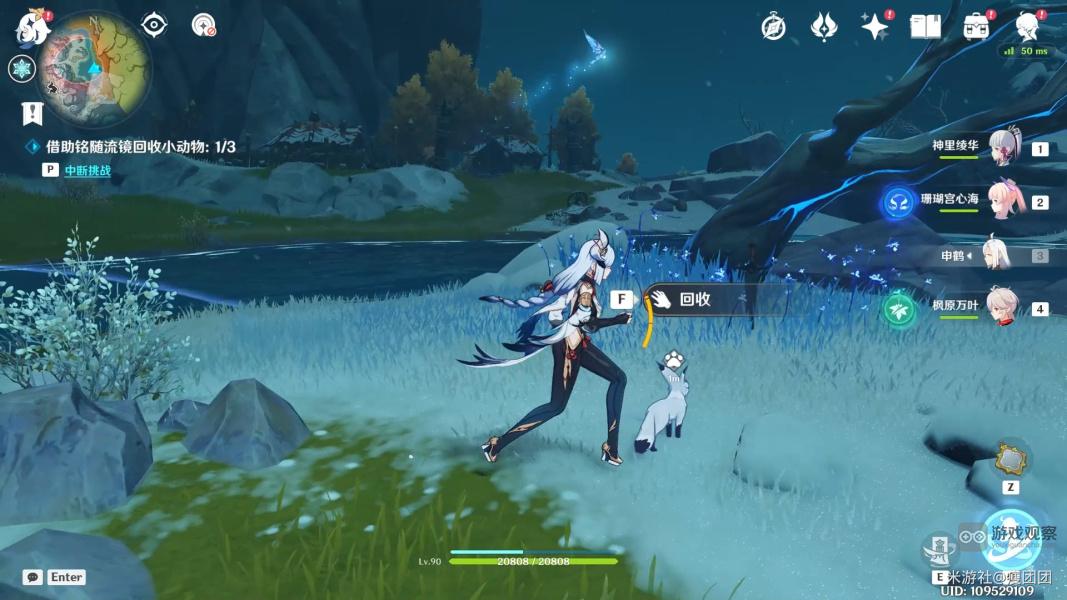The height and width of the screenshot is (600, 1067).
Task: Open the character profile head icon
Action: tap(1027, 26)
